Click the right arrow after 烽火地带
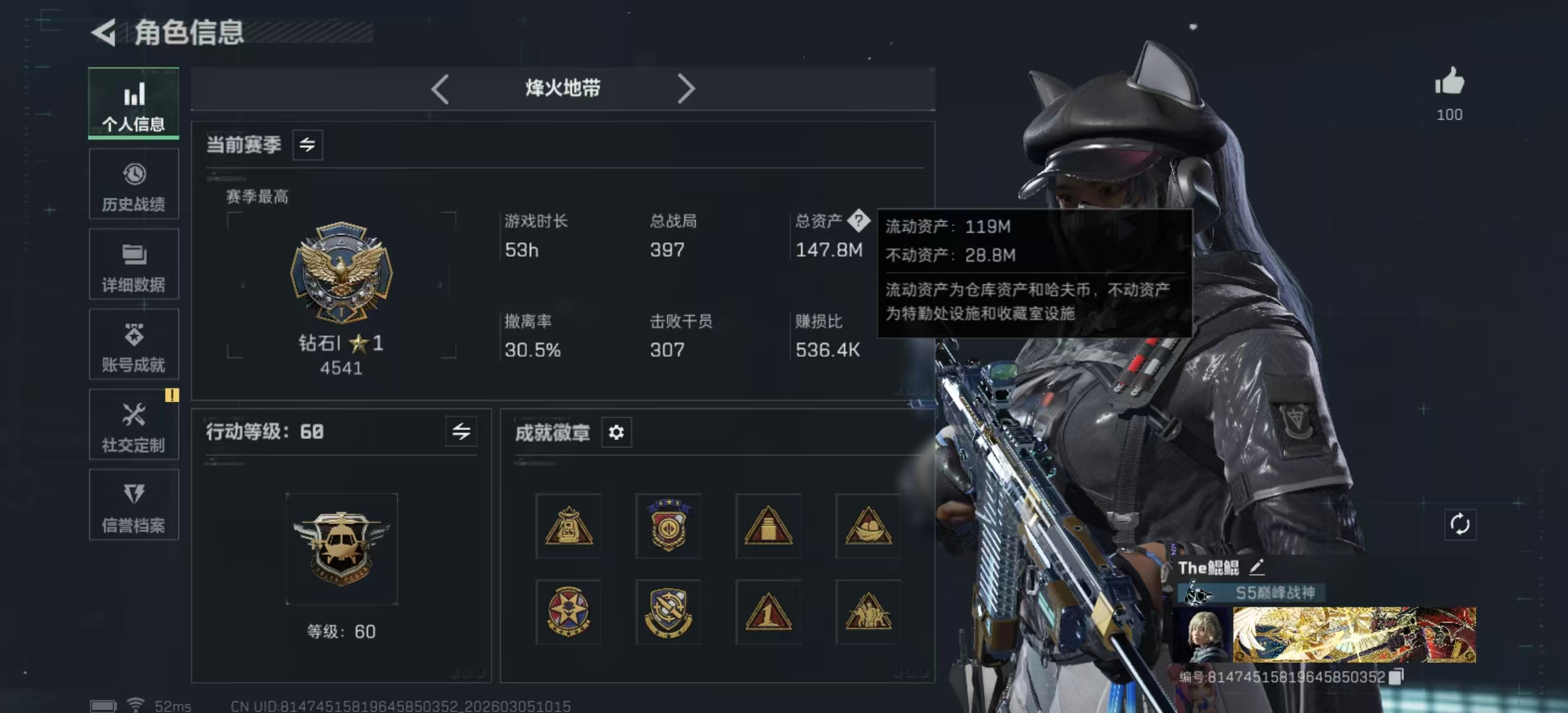The image size is (1568, 713). [x=686, y=88]
